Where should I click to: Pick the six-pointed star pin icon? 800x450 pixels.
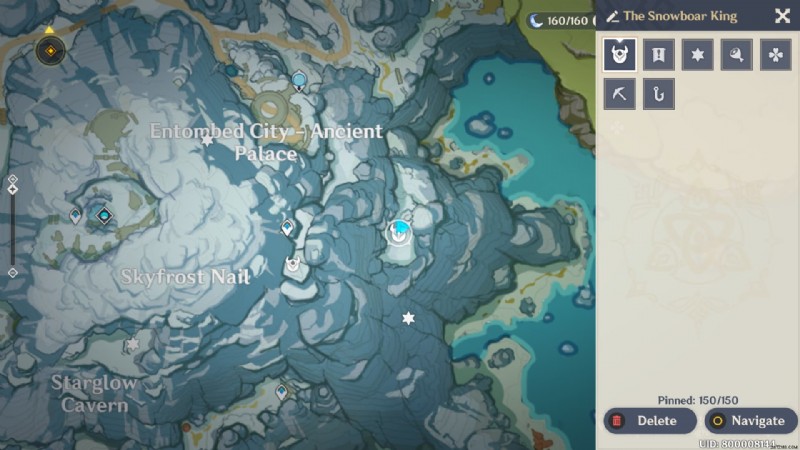tap(698, 55)
